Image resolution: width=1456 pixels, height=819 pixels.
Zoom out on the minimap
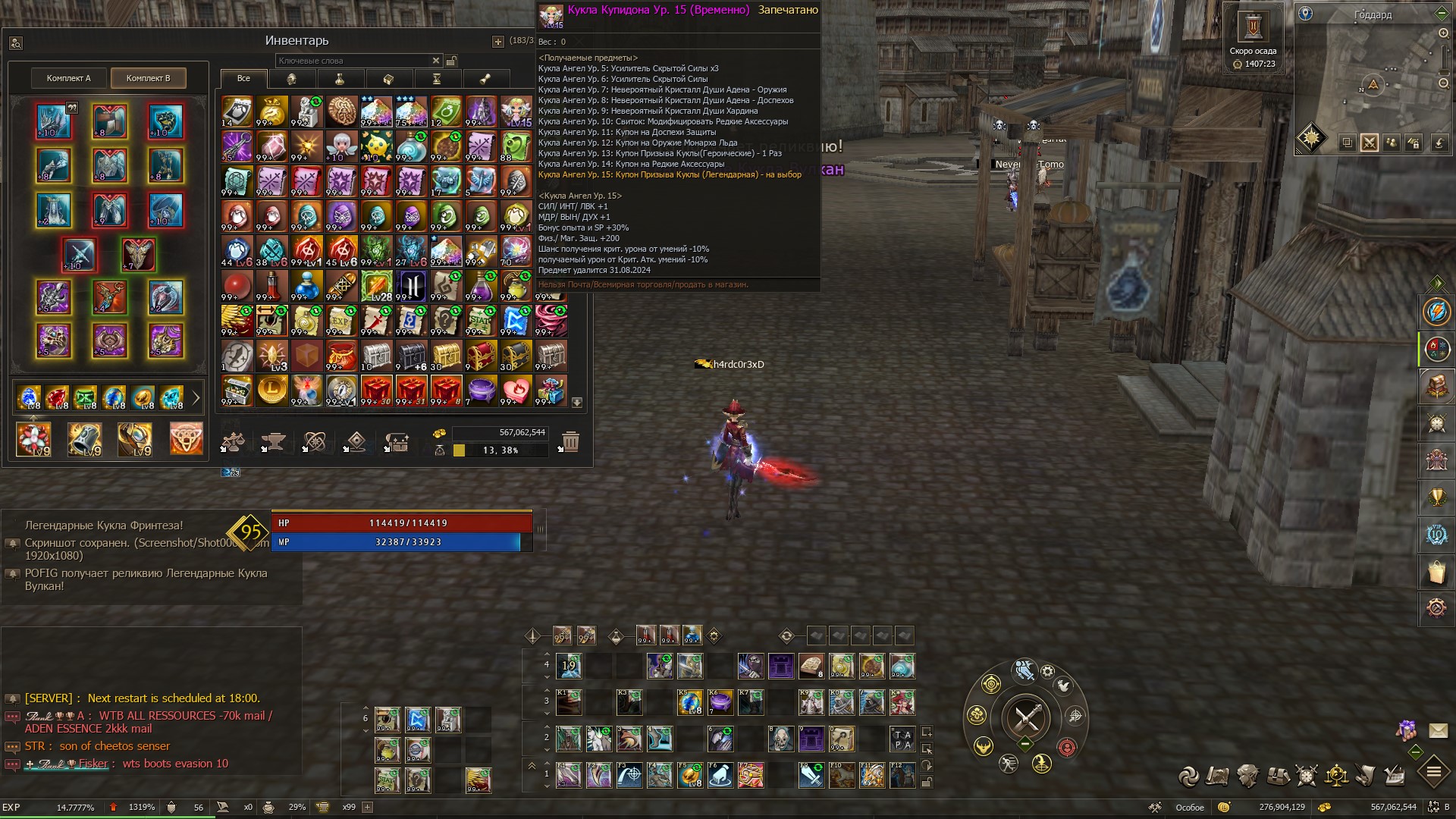point(1443,83)
